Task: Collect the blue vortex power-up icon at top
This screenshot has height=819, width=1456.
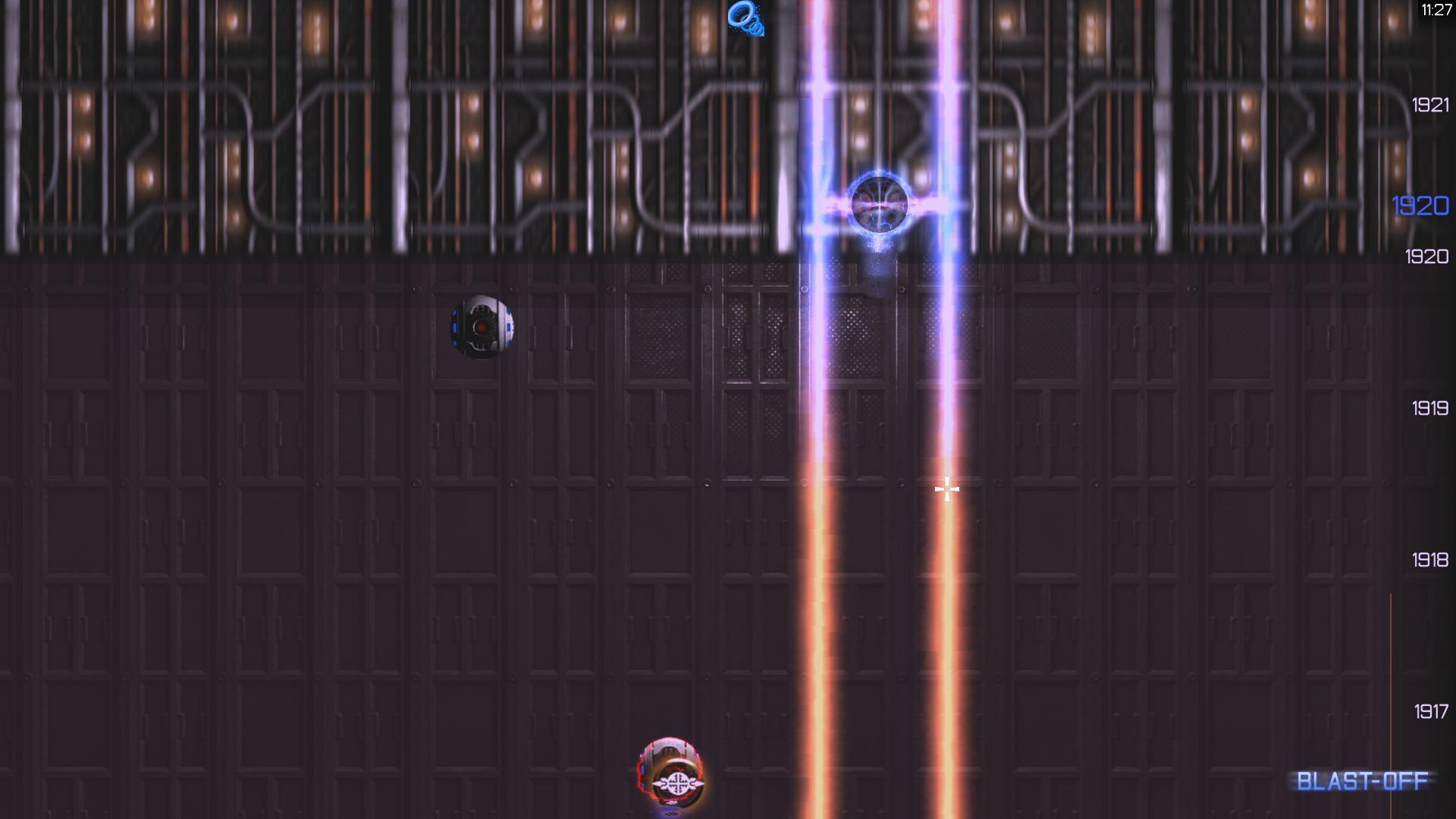Action: (x=742, y=14)
